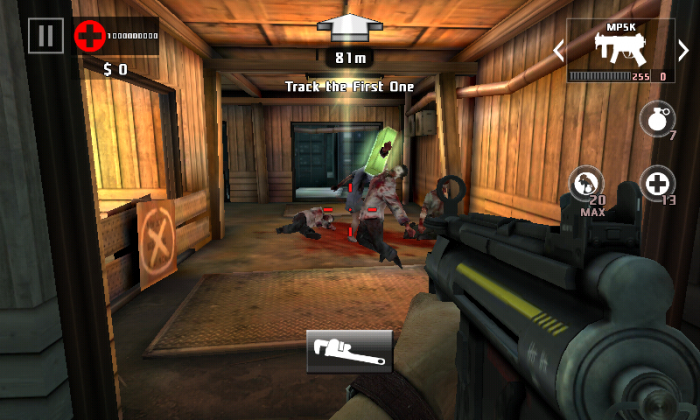Use the medkit health item
Screen dimensions: 700x420
656,185
